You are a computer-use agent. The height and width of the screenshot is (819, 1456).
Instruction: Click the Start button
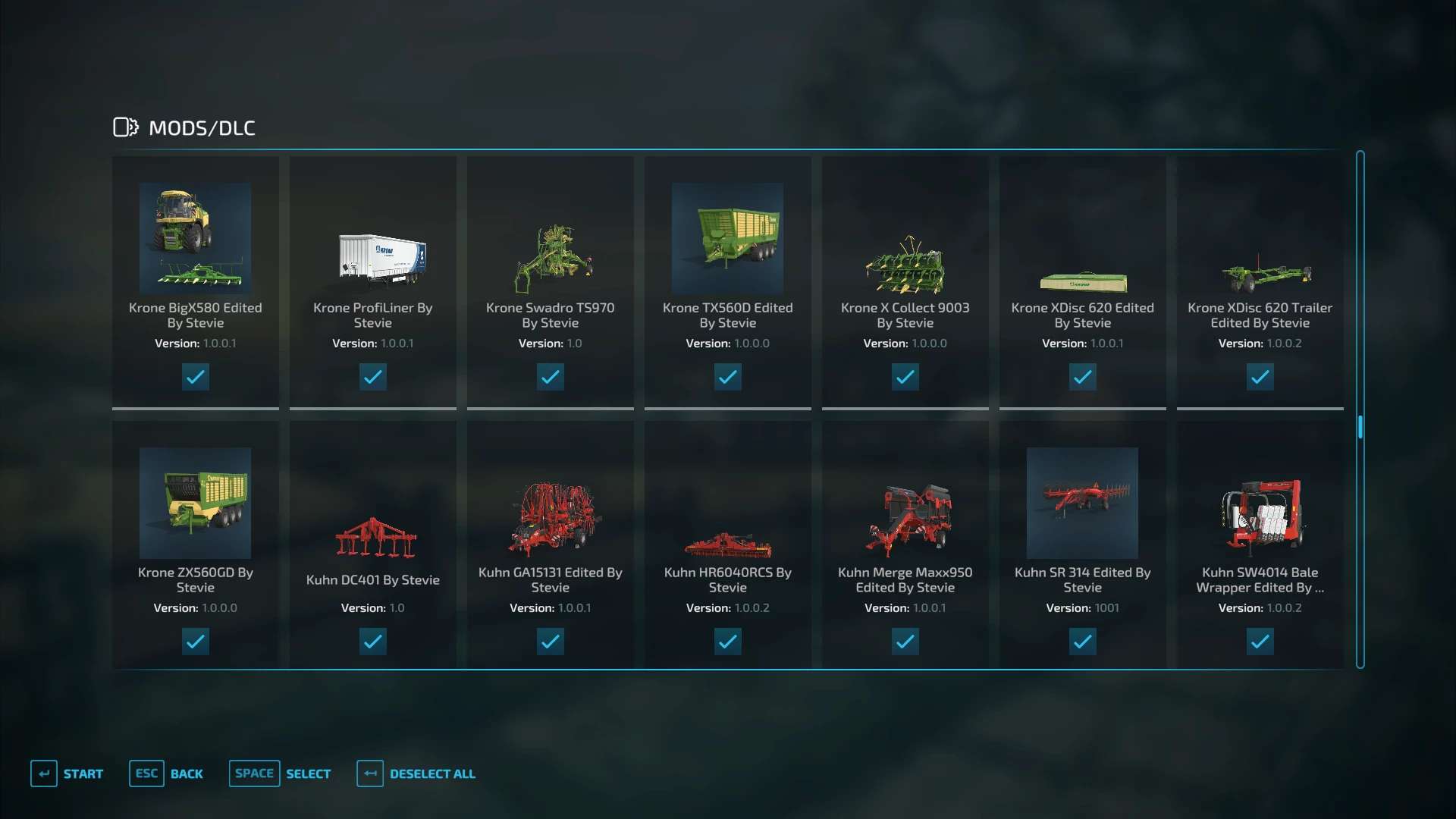point(67,773)
